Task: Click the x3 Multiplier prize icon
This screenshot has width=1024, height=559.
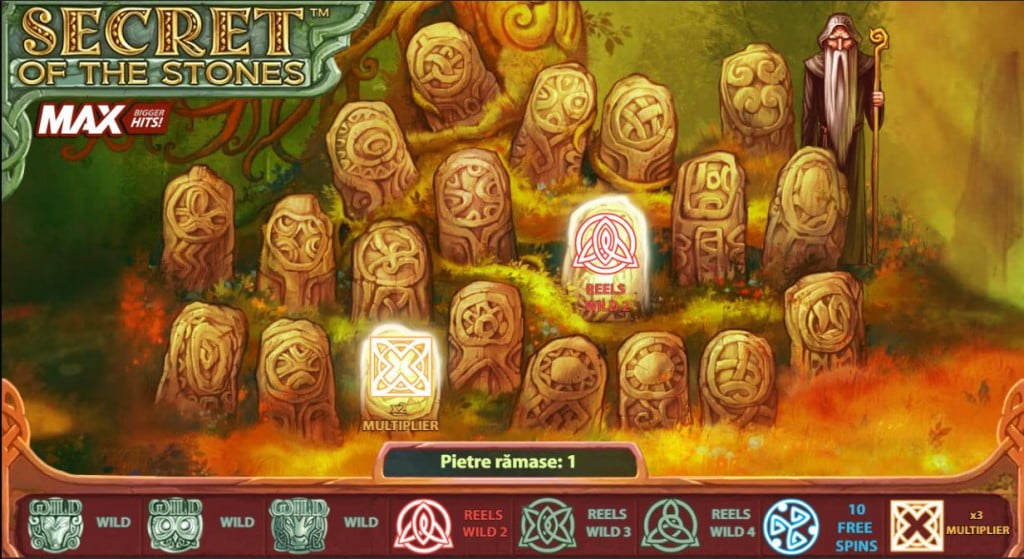Action: tap(916, 522)
